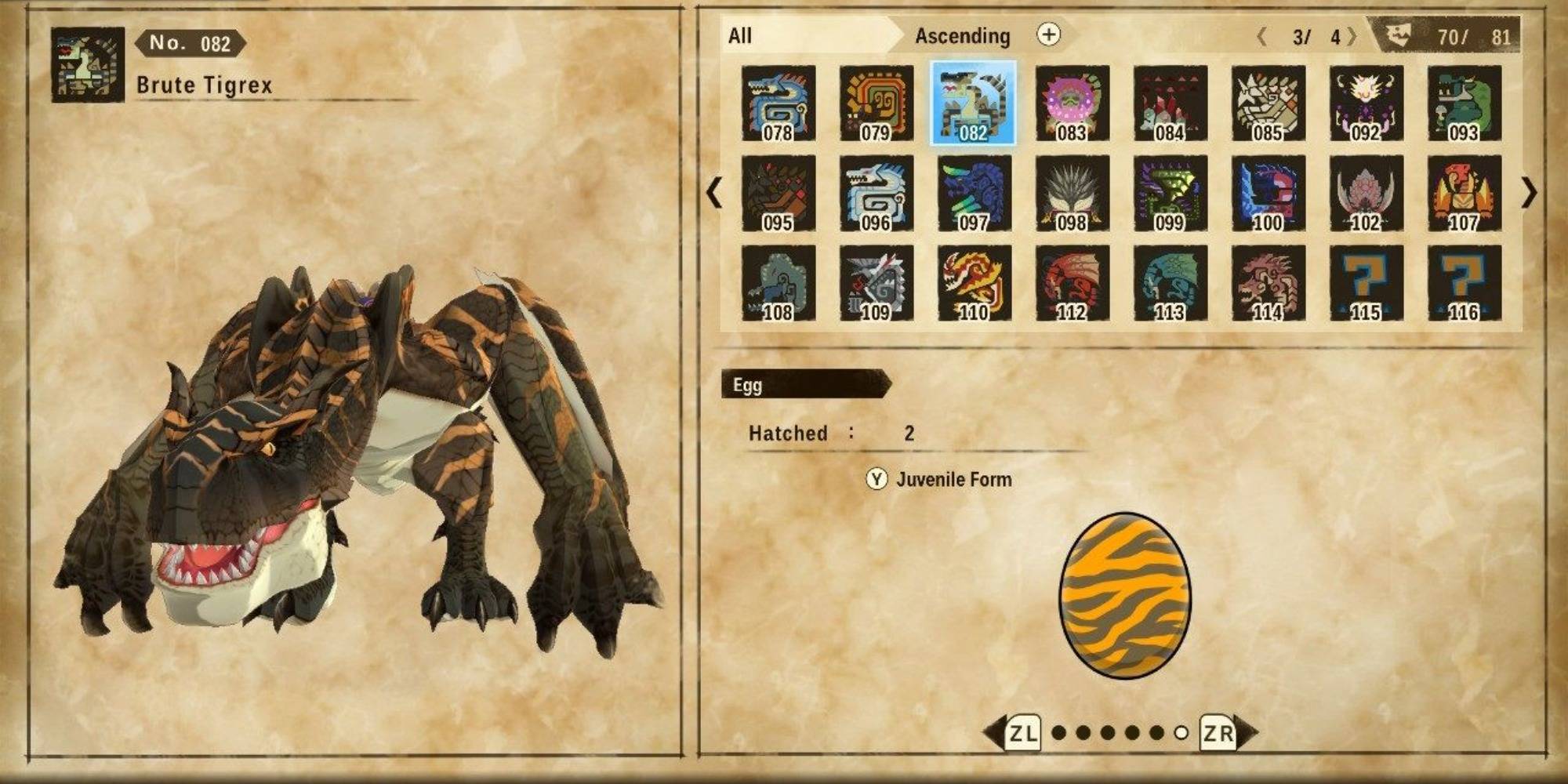Go to the previous monster grid page
The width and height of the screenshot is (1568, 784).
(713, 193)
